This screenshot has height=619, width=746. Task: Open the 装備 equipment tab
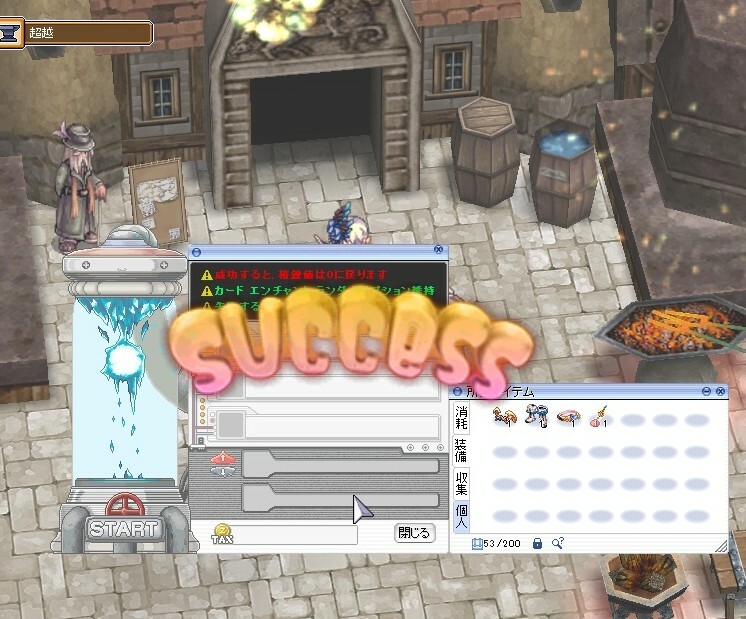(x=461, y=449)
